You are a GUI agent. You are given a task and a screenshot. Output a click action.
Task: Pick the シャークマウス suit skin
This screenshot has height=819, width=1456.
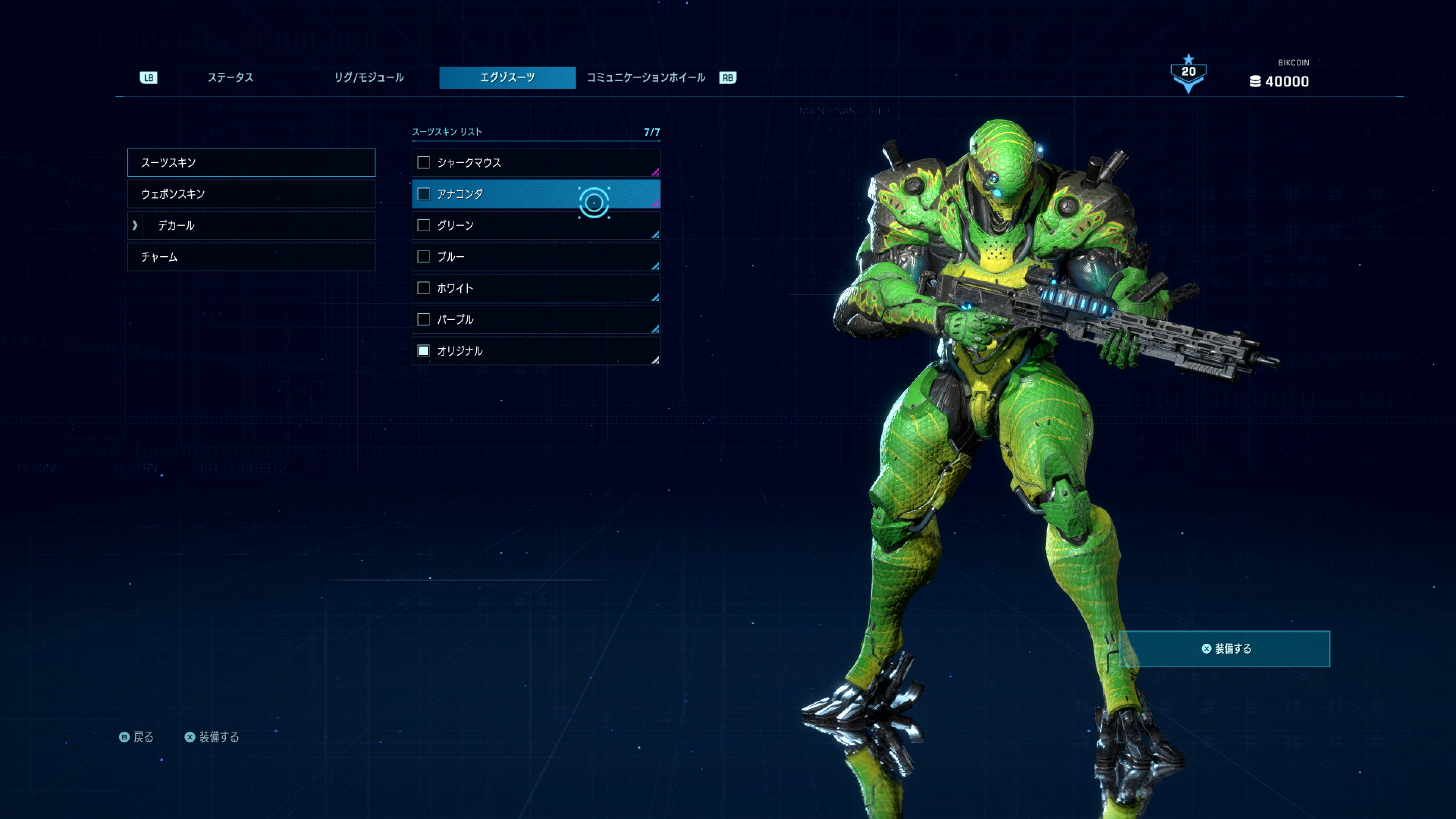(535, 163)
